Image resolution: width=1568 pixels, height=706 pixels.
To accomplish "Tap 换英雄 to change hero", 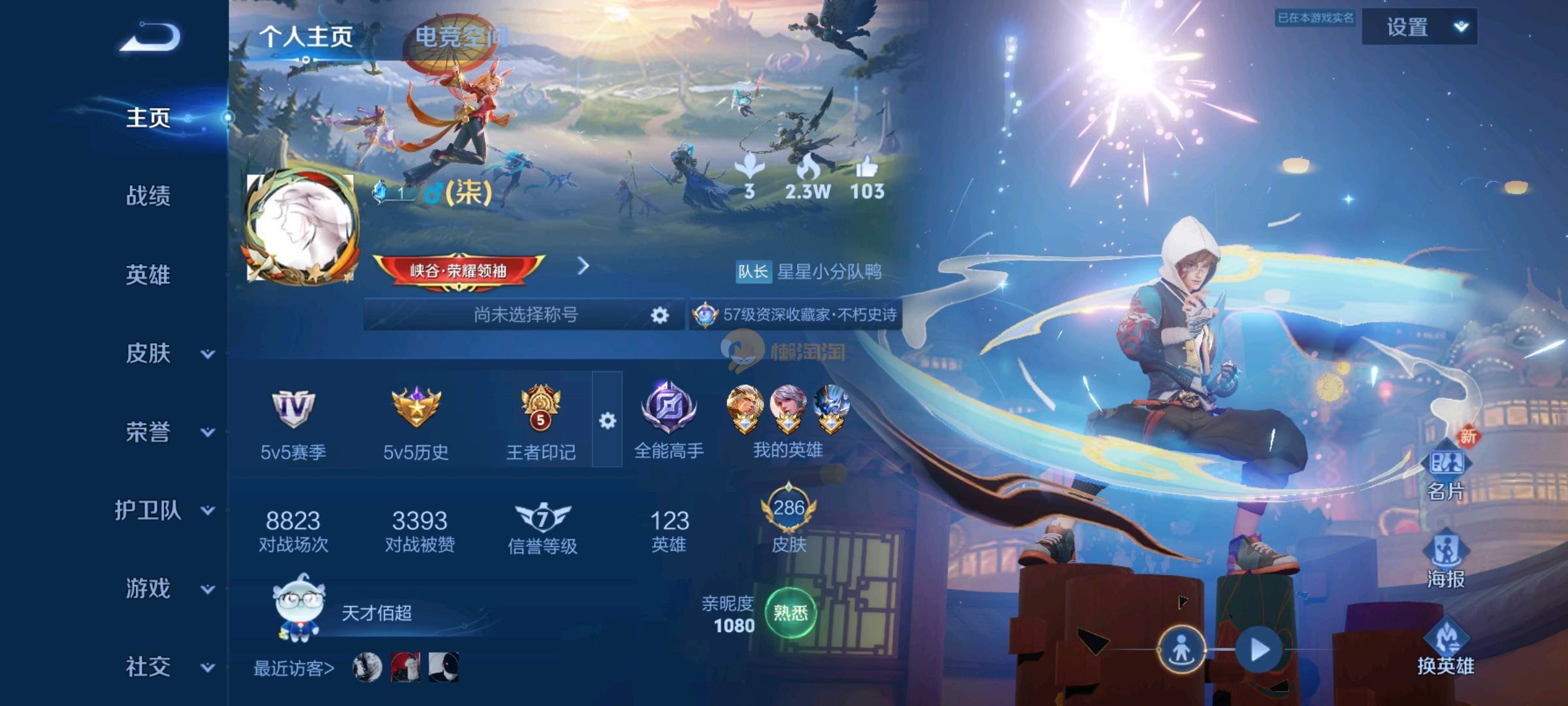I will pos(1446,647).
